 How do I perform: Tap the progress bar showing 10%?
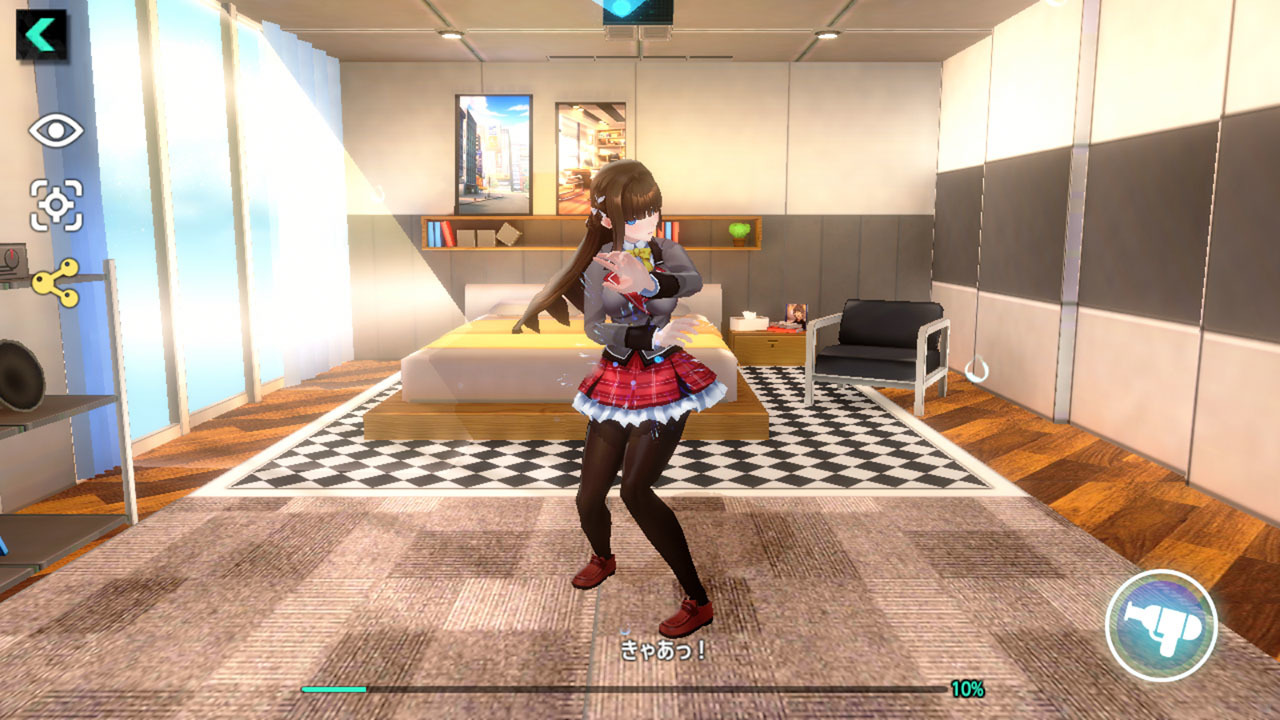click(620, 688)
